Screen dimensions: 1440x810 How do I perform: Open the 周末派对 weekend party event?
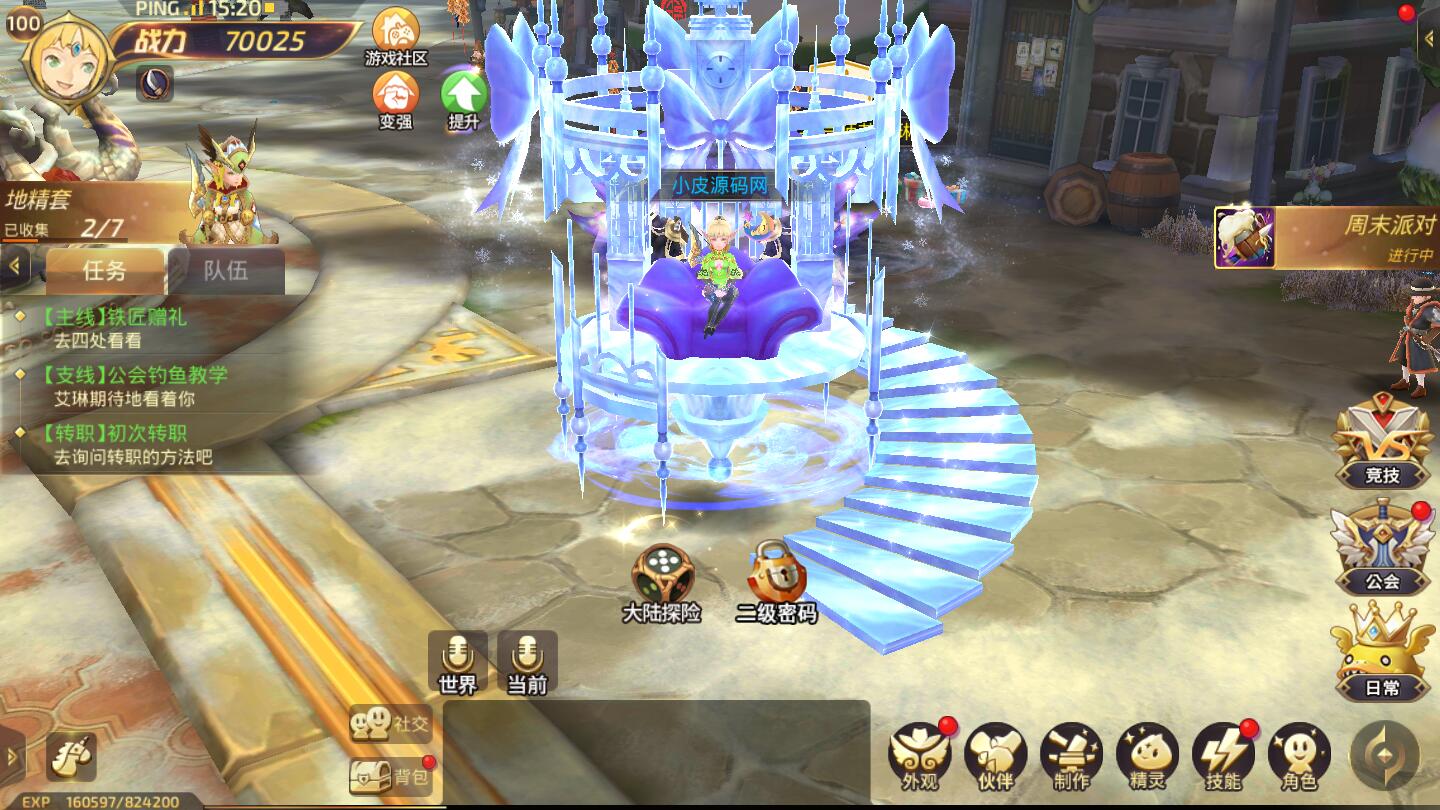(1325, 238)
